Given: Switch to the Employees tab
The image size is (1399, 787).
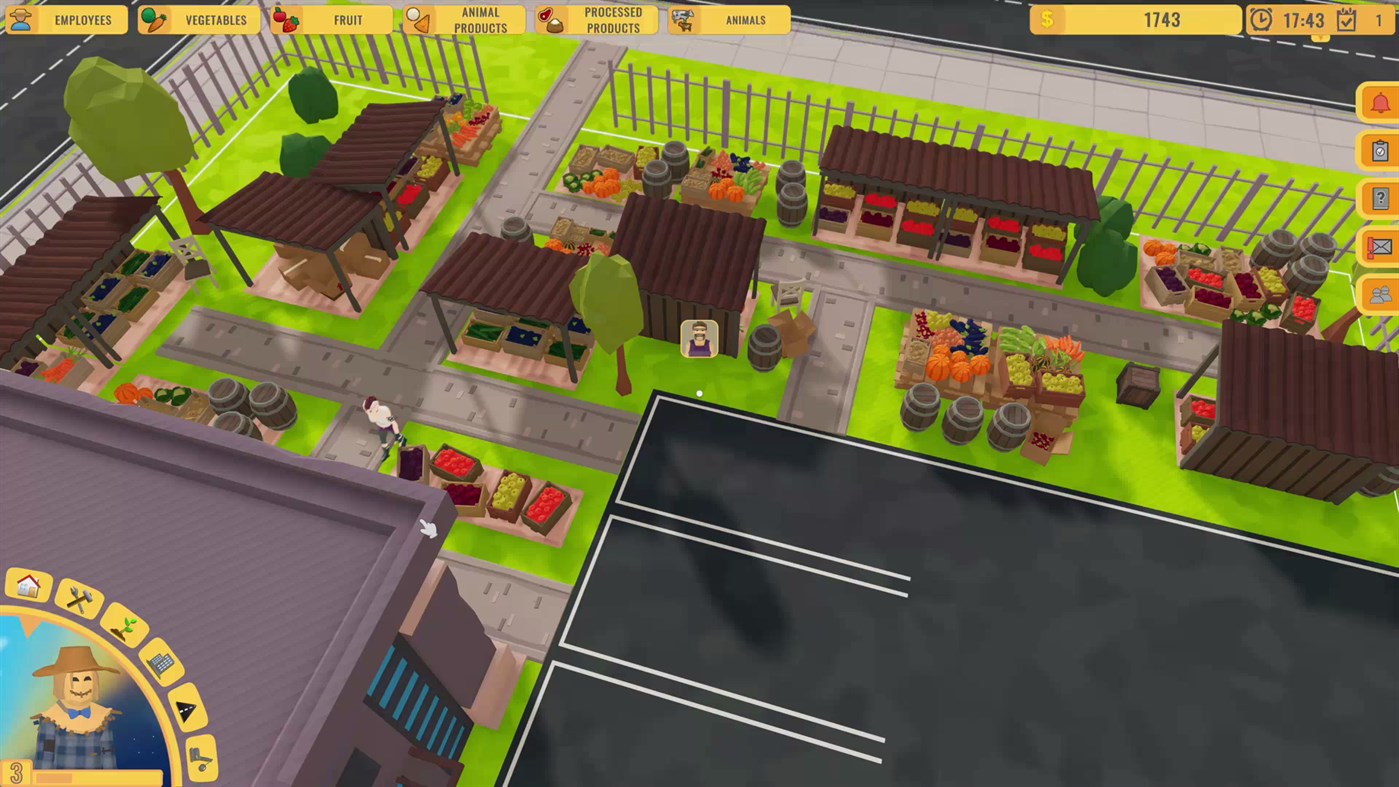Looking at the screenshot, I should point(66,19).
